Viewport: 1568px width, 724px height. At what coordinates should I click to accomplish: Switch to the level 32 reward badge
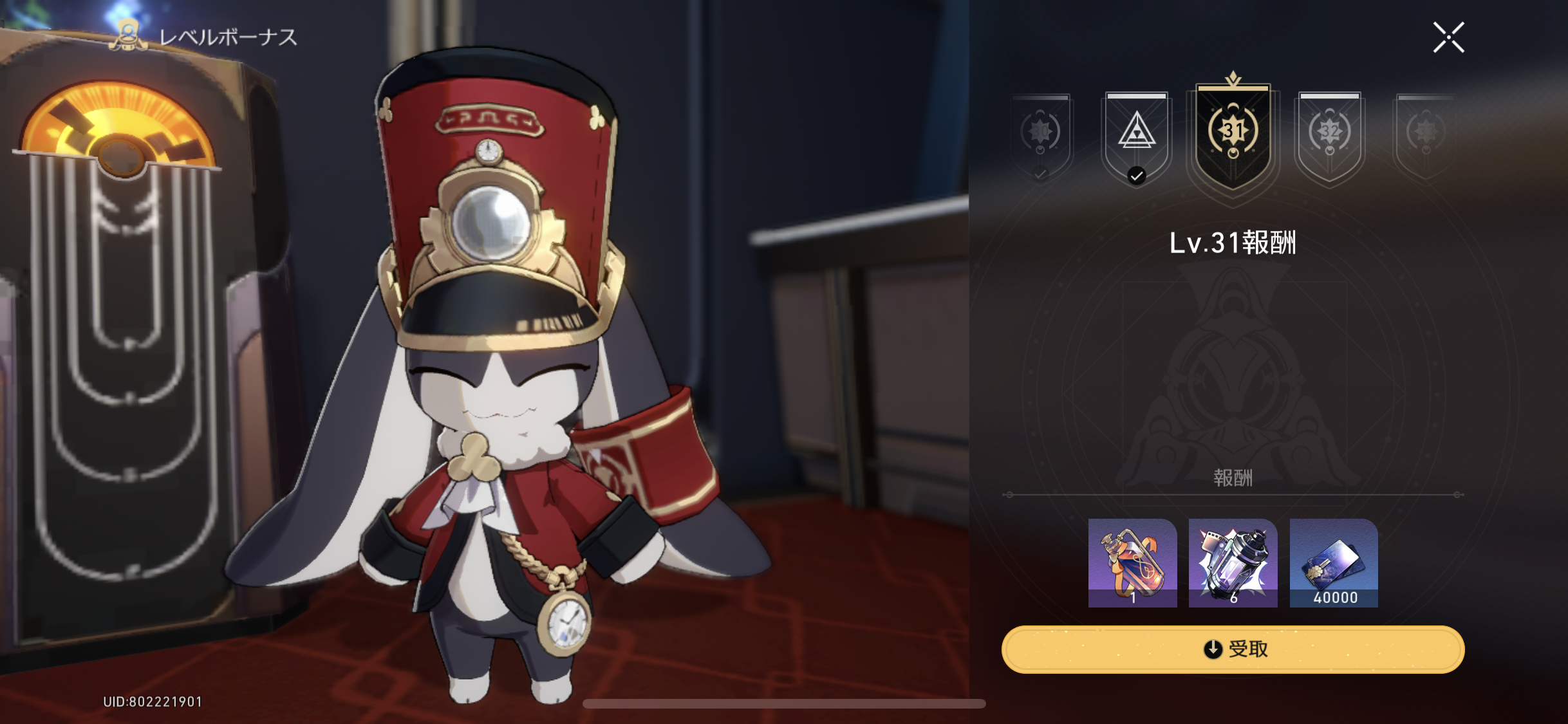pyautogui.click(x=1329, y=135)
